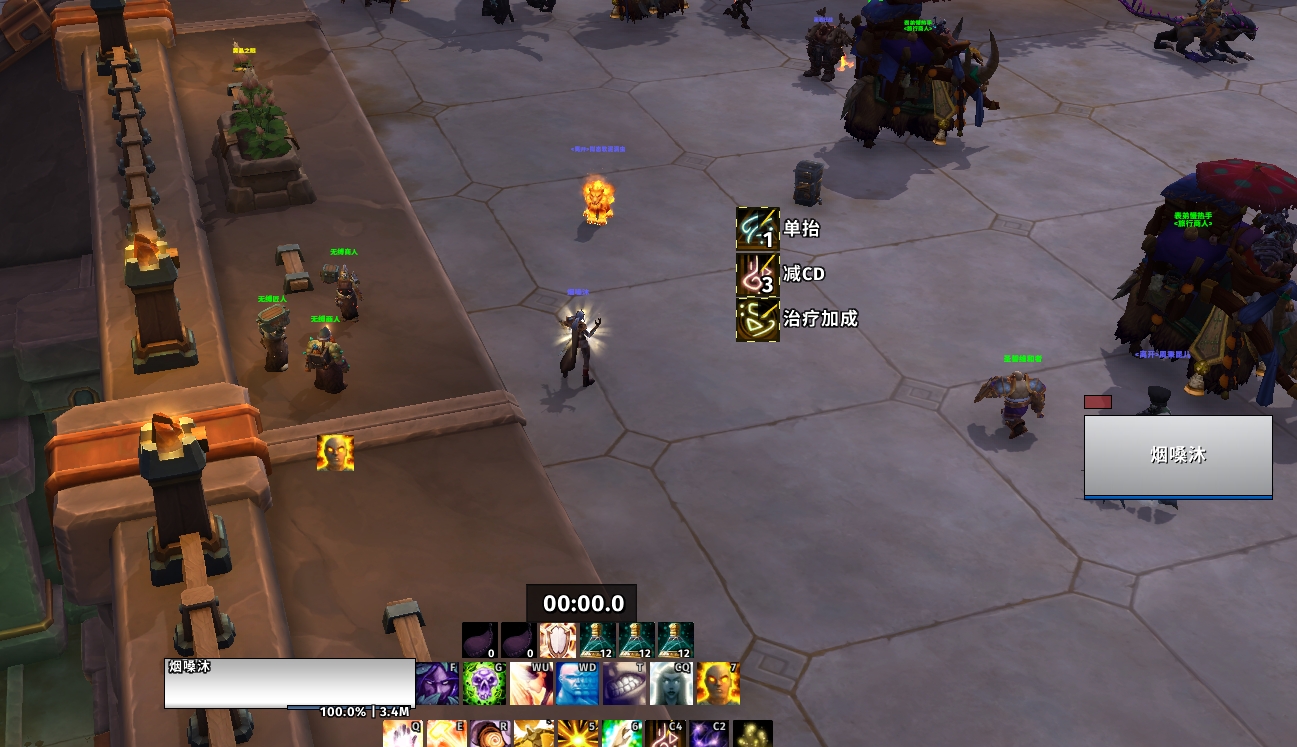Use the pale ghostly woman ability
1297x747 pixels.
pos(671,683)
